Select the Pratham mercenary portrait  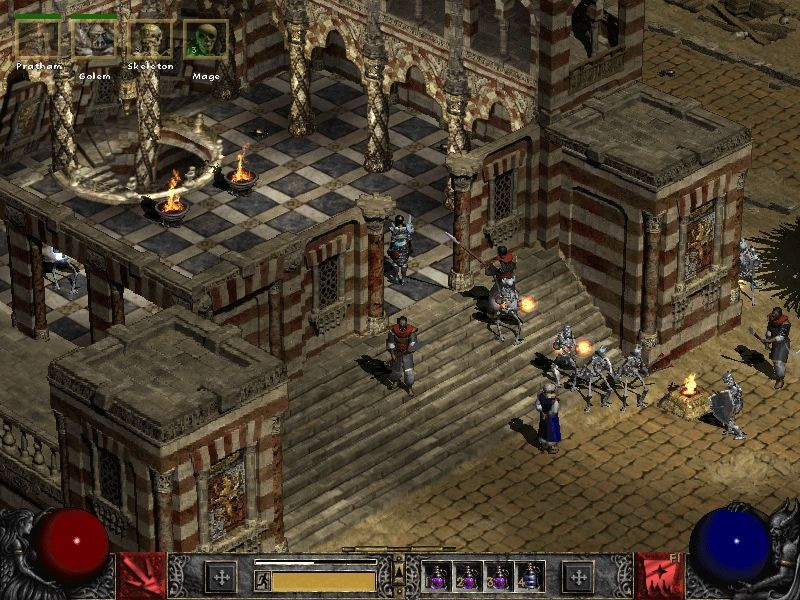point(36,40)
